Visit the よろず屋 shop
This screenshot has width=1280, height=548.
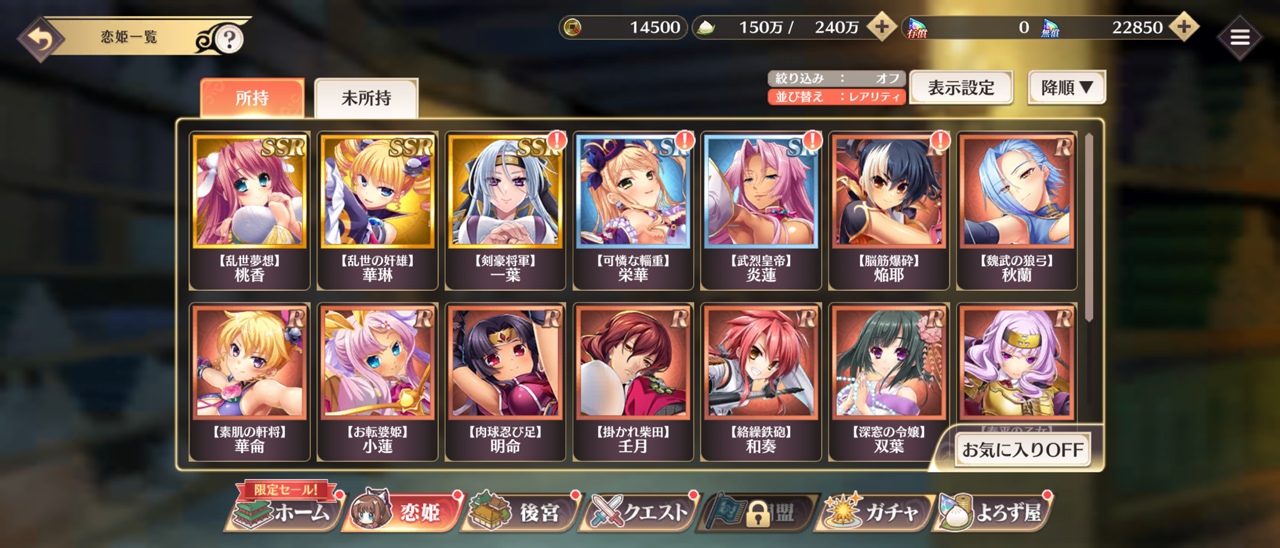coord(994,512)
